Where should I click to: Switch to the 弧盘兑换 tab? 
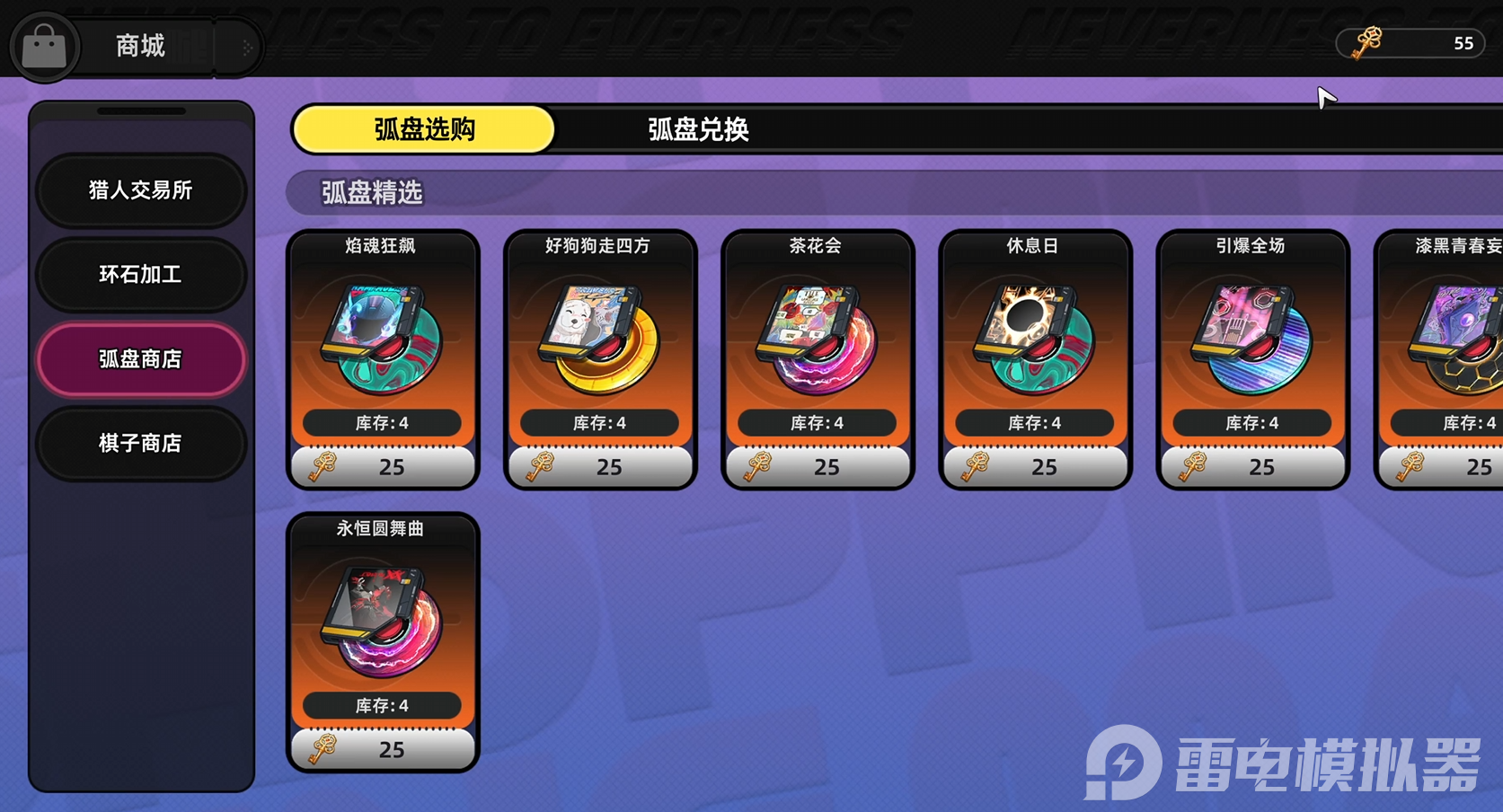click(x=698, y=129)
